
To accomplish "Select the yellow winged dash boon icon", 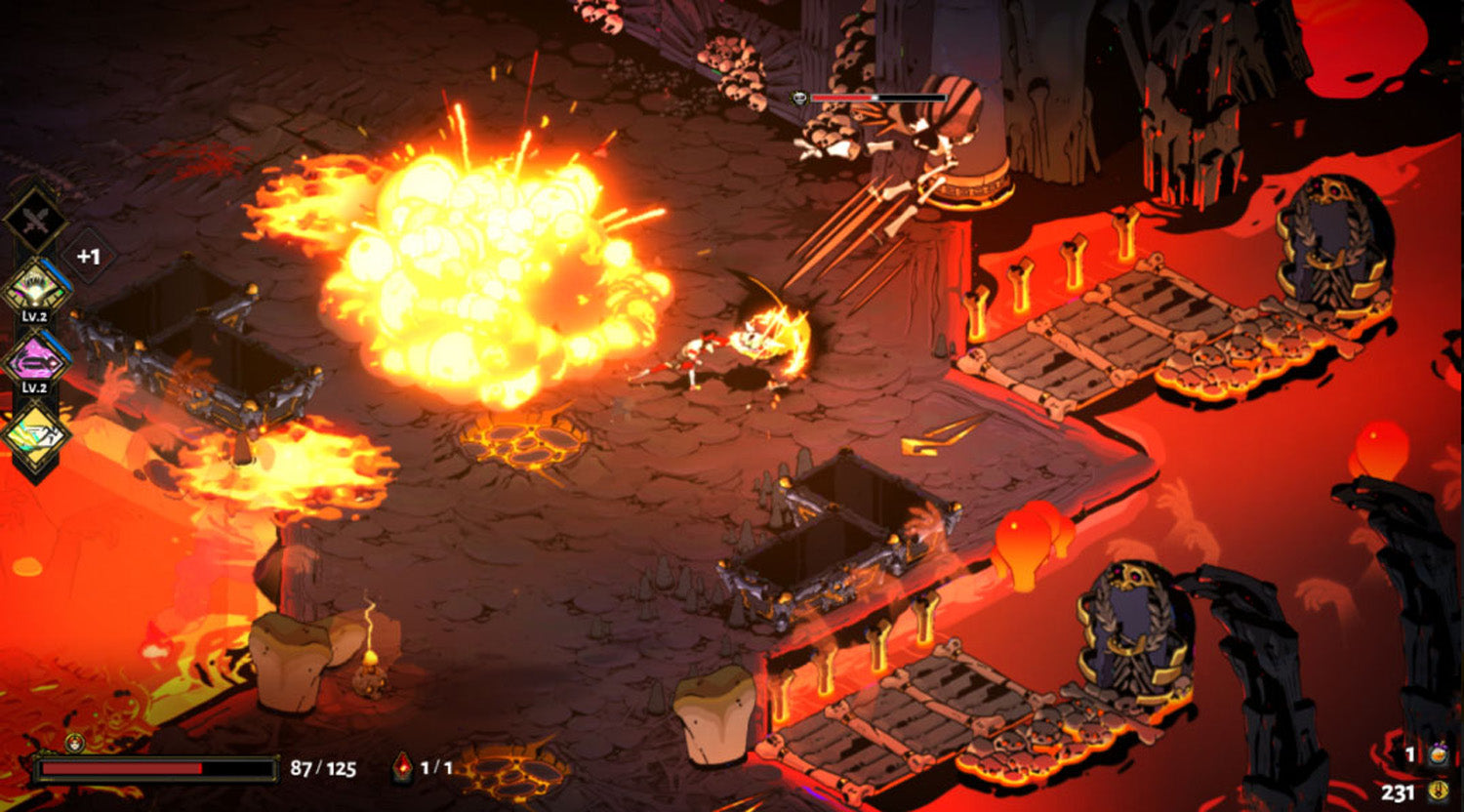I will [x=36, y=432].
